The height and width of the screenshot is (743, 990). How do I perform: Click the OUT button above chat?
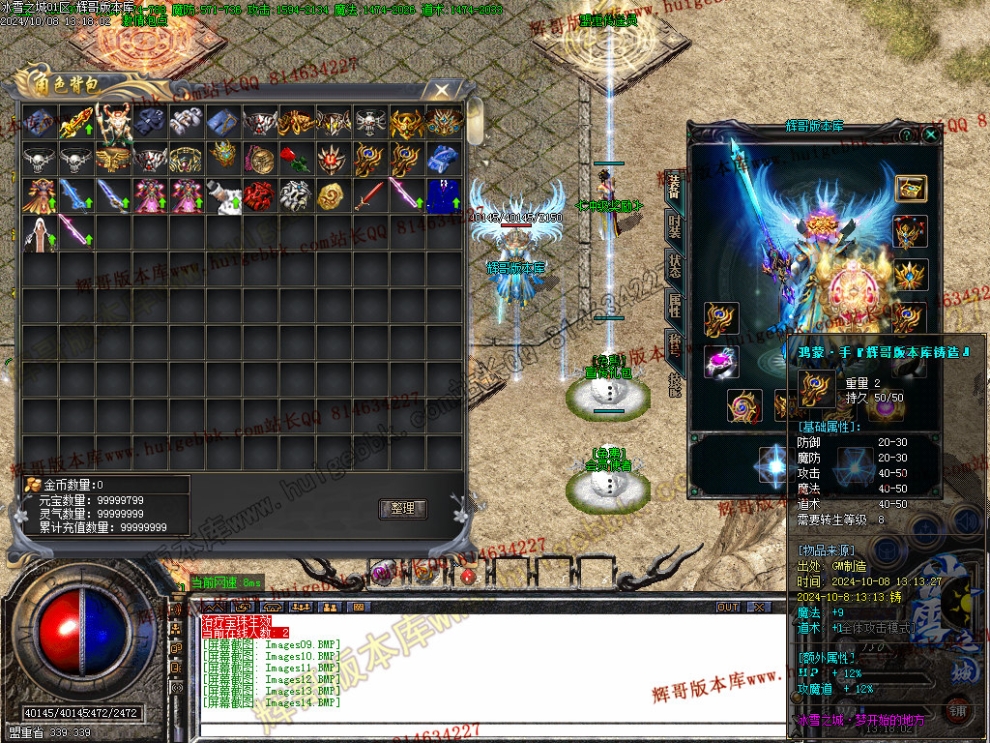coord(728,607)
